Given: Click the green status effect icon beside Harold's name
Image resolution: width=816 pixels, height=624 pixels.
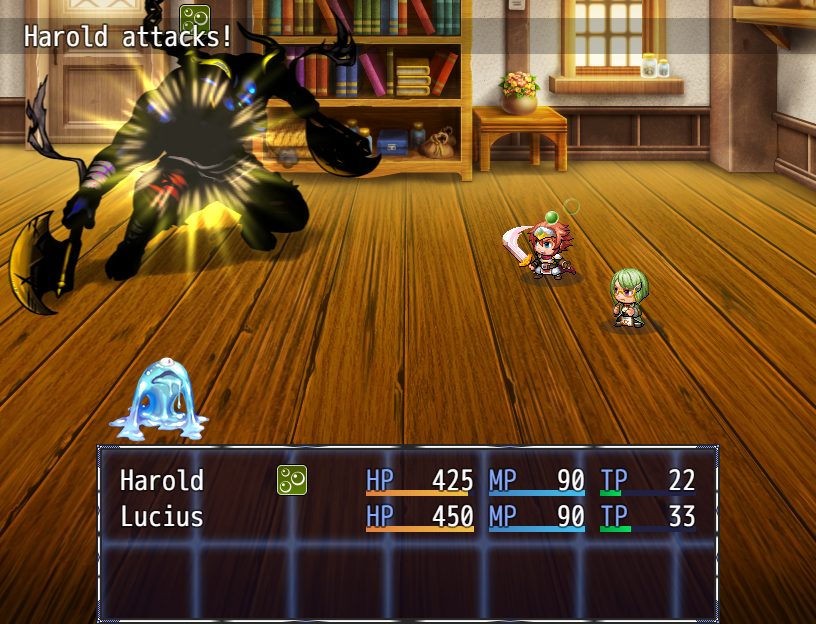Looking at the screenshot, I should pyautogui.click(x=291, y=480).
